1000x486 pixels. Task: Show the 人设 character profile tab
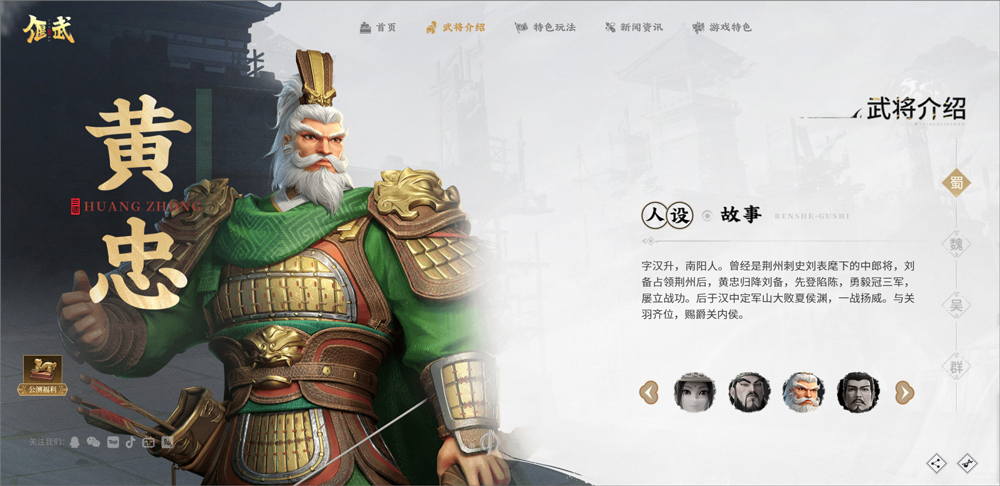click(666, 215)
